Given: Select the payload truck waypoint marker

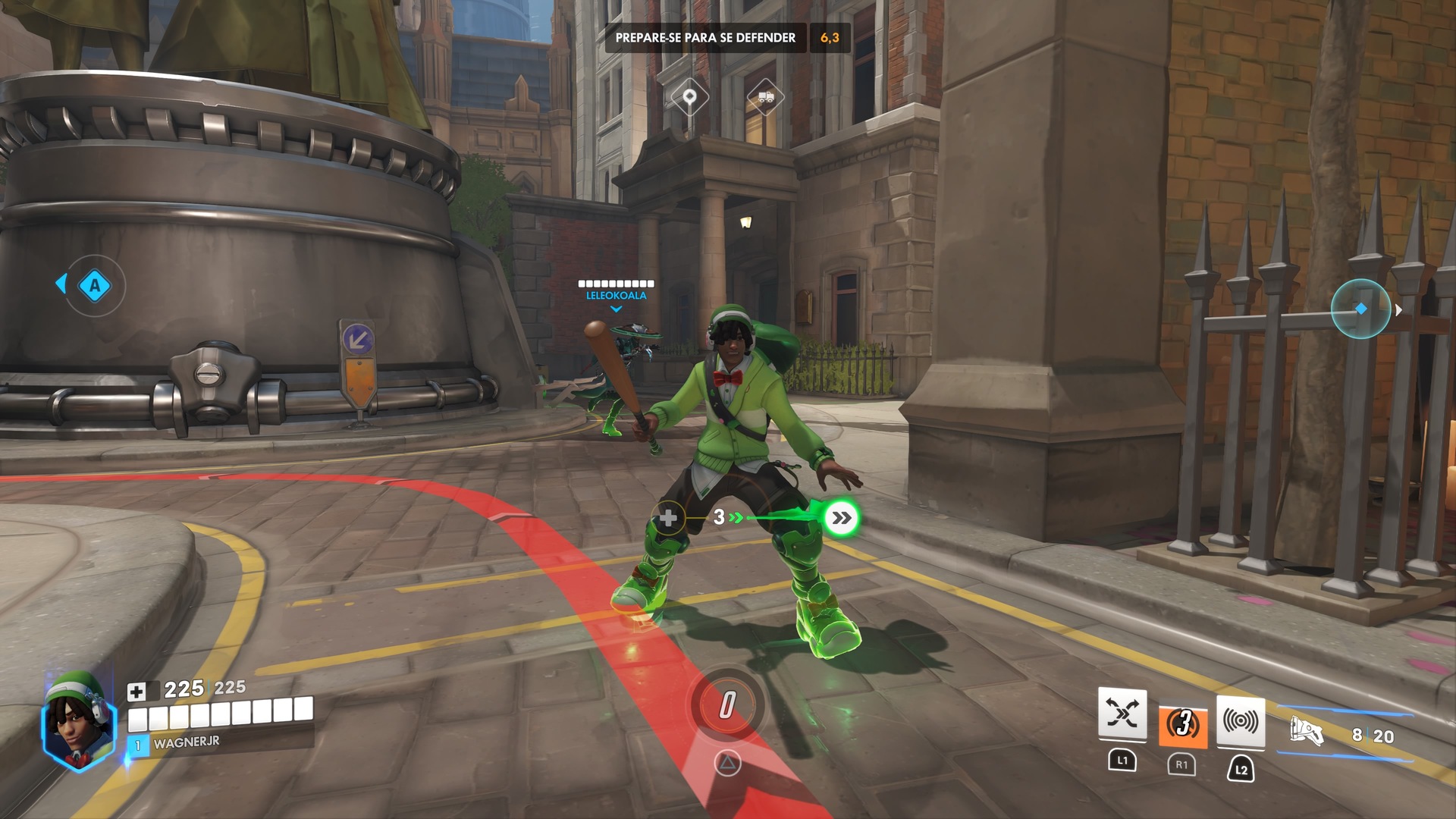Looking at the screenshot, I should [765, 97].
